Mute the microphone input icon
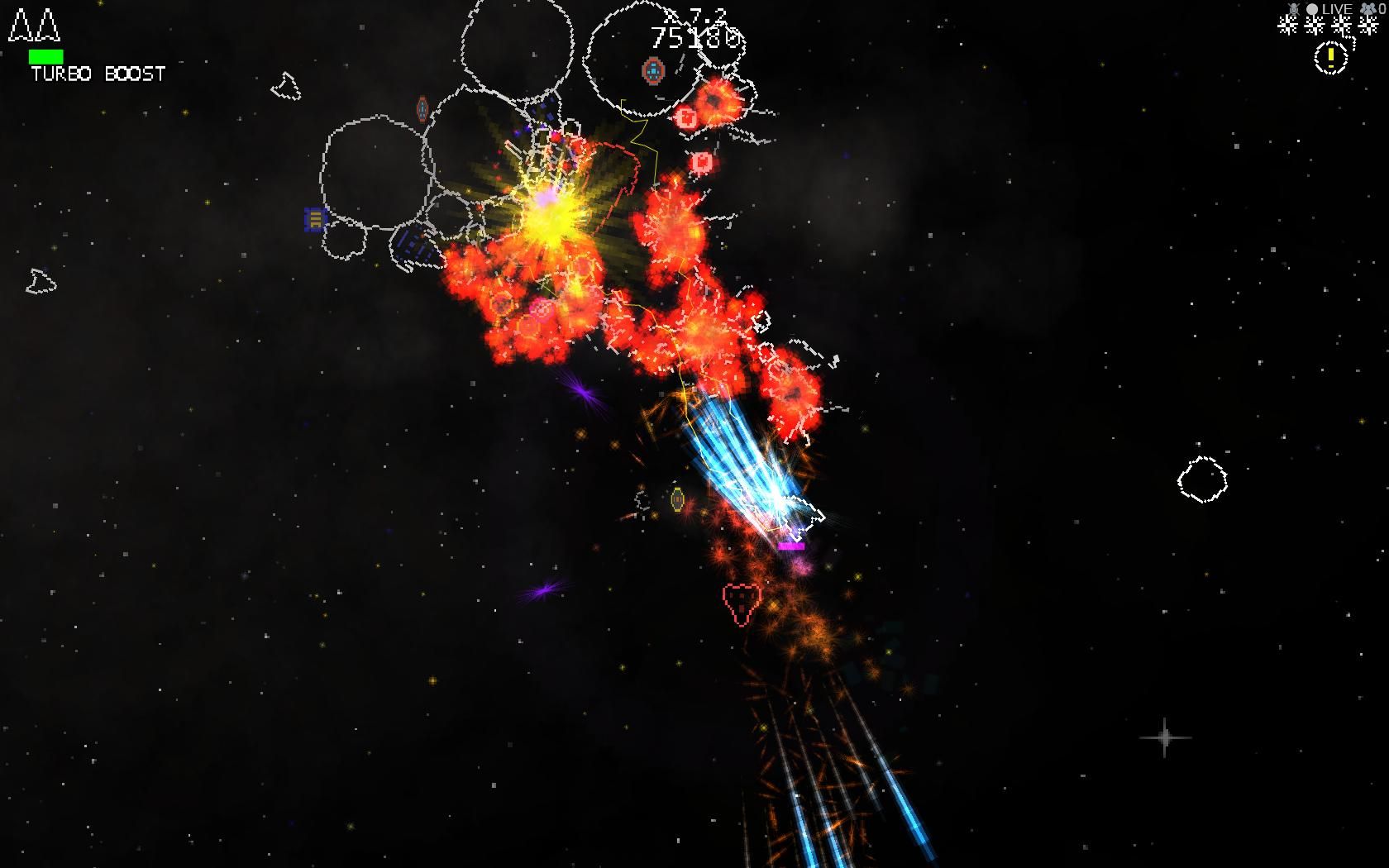This screenshot has width=1389, height=868. (x=1293, y=8)
